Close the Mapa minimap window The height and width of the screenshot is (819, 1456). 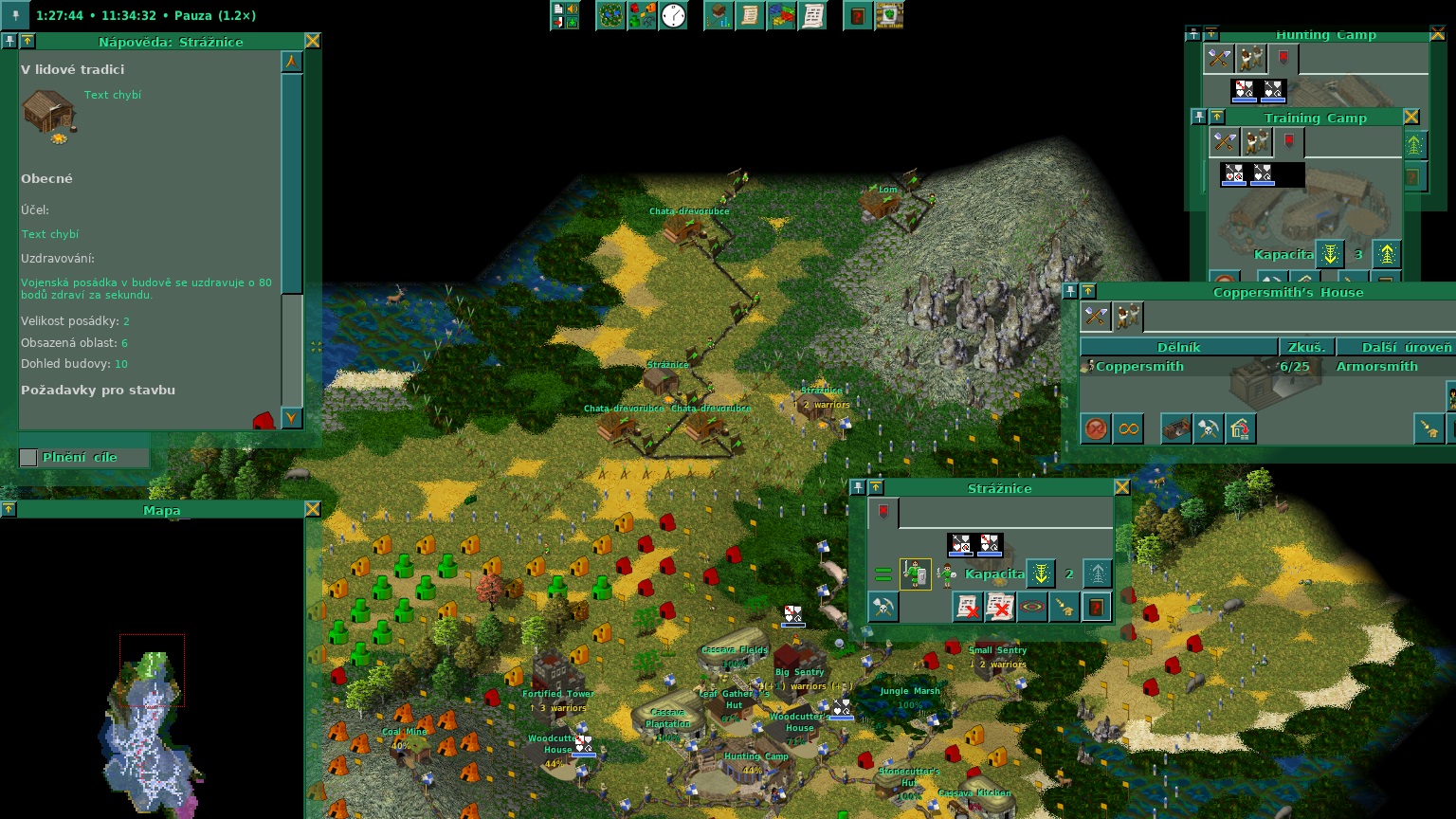tap(312, 509)
